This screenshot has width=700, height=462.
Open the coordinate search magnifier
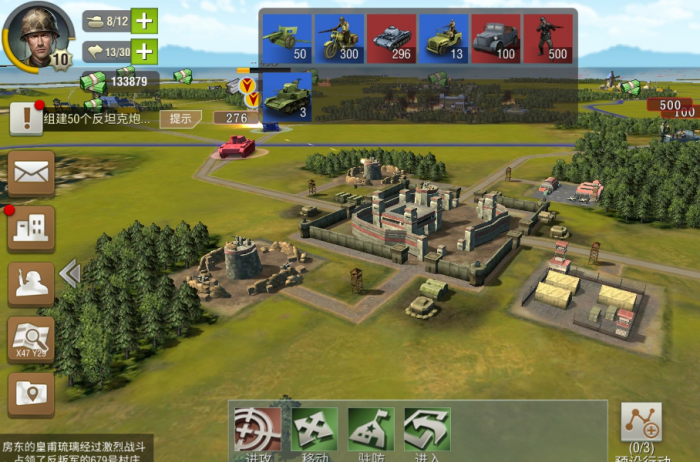tap(31, 340)
